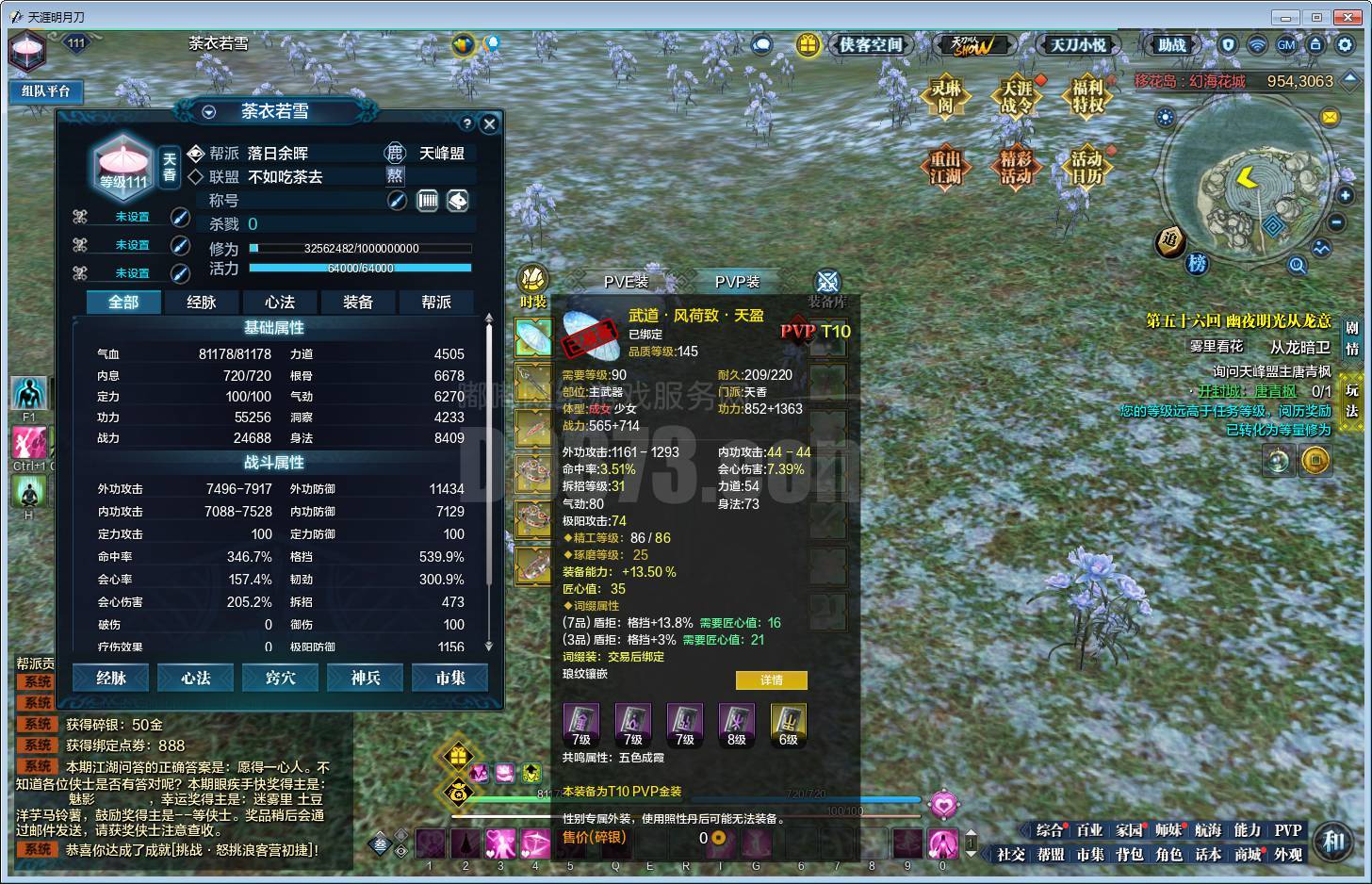Open the 灵琳阁 shop icon
The height and width of the screenshot is (884, 1372).
(945, 96)
